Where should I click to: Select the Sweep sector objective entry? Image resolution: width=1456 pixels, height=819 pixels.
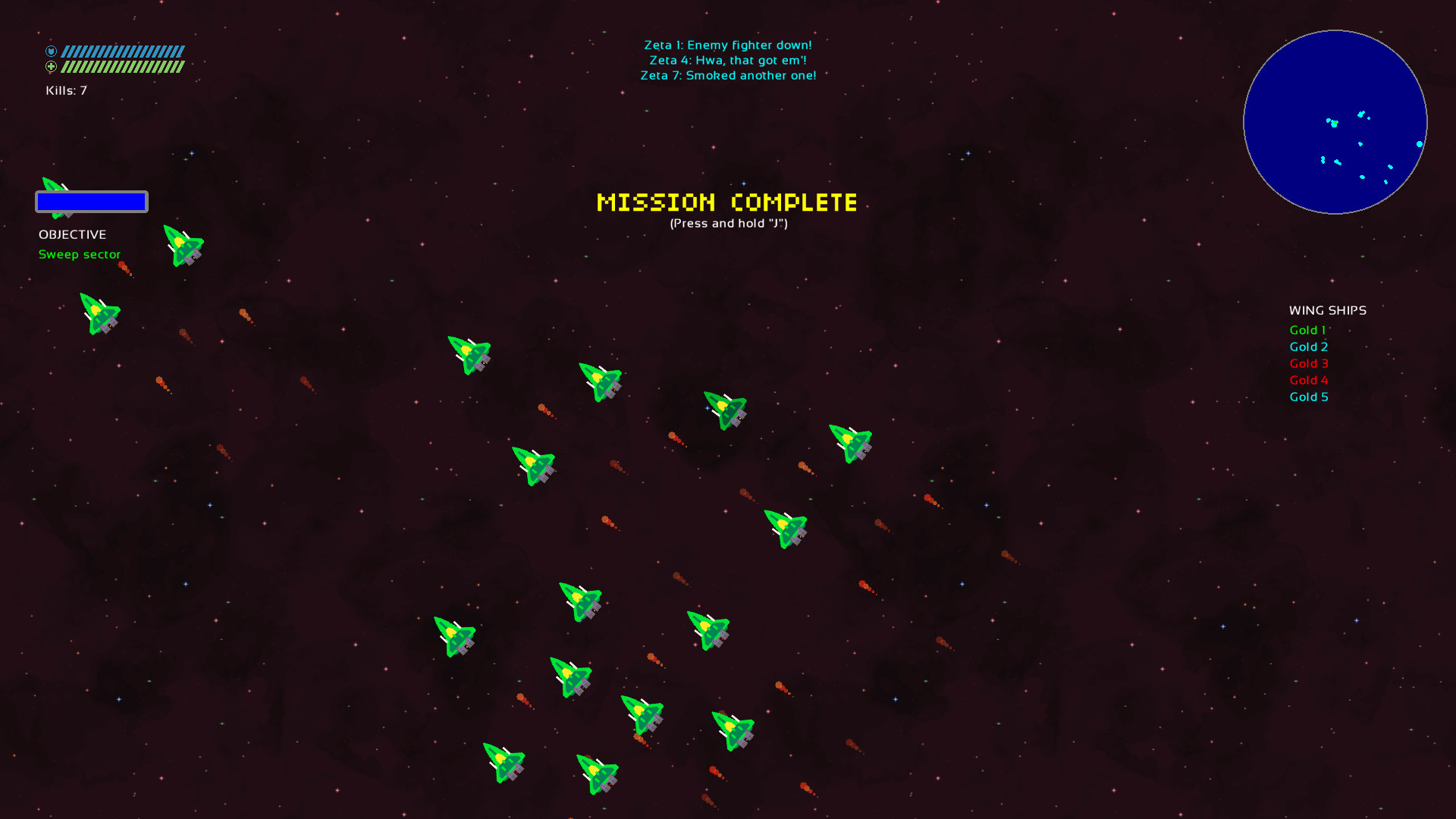pyautogui.click(x=80, y=254)
